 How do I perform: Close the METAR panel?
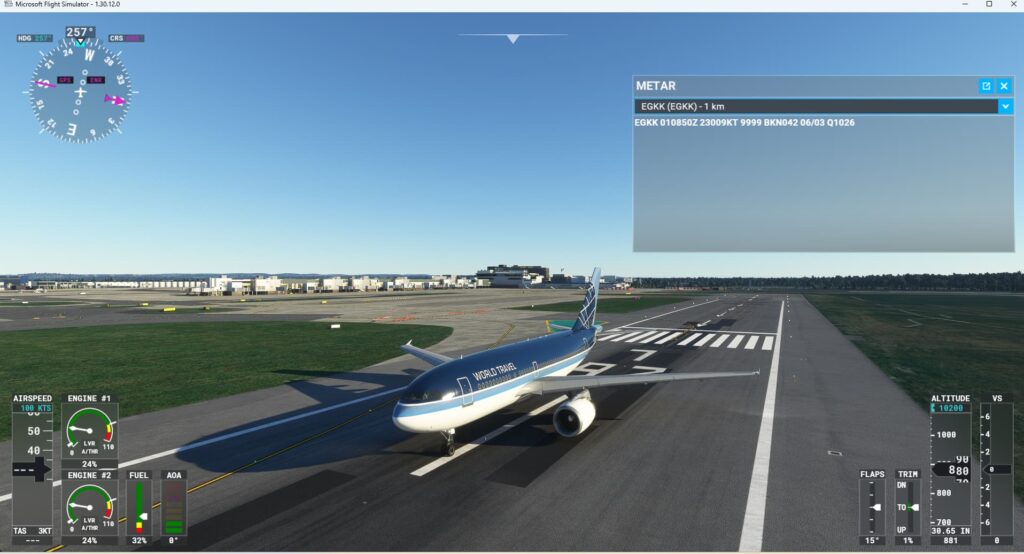(x=1004, y=86)
